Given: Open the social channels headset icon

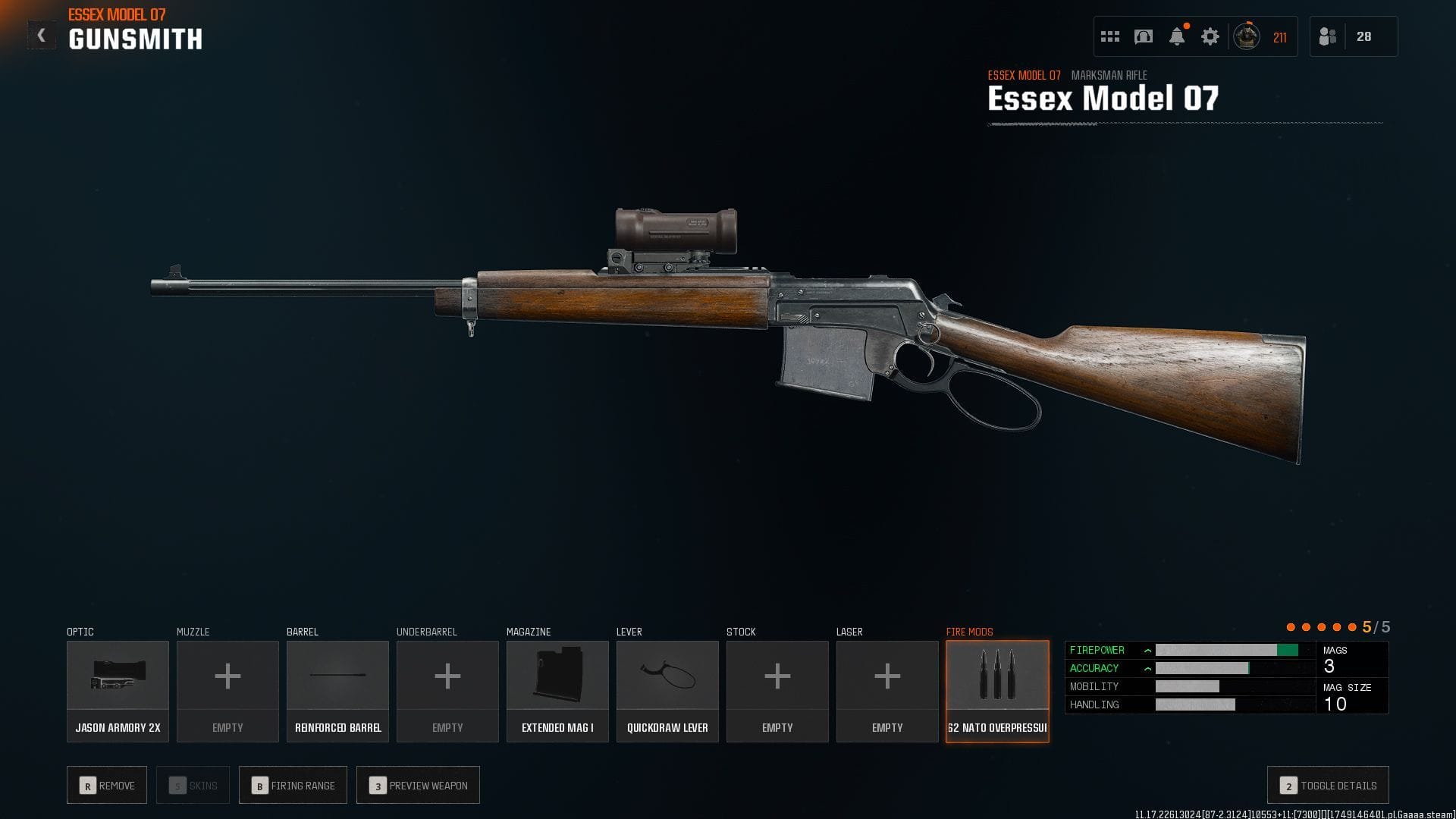Looking at the screenshot, I should [1142, 35].
